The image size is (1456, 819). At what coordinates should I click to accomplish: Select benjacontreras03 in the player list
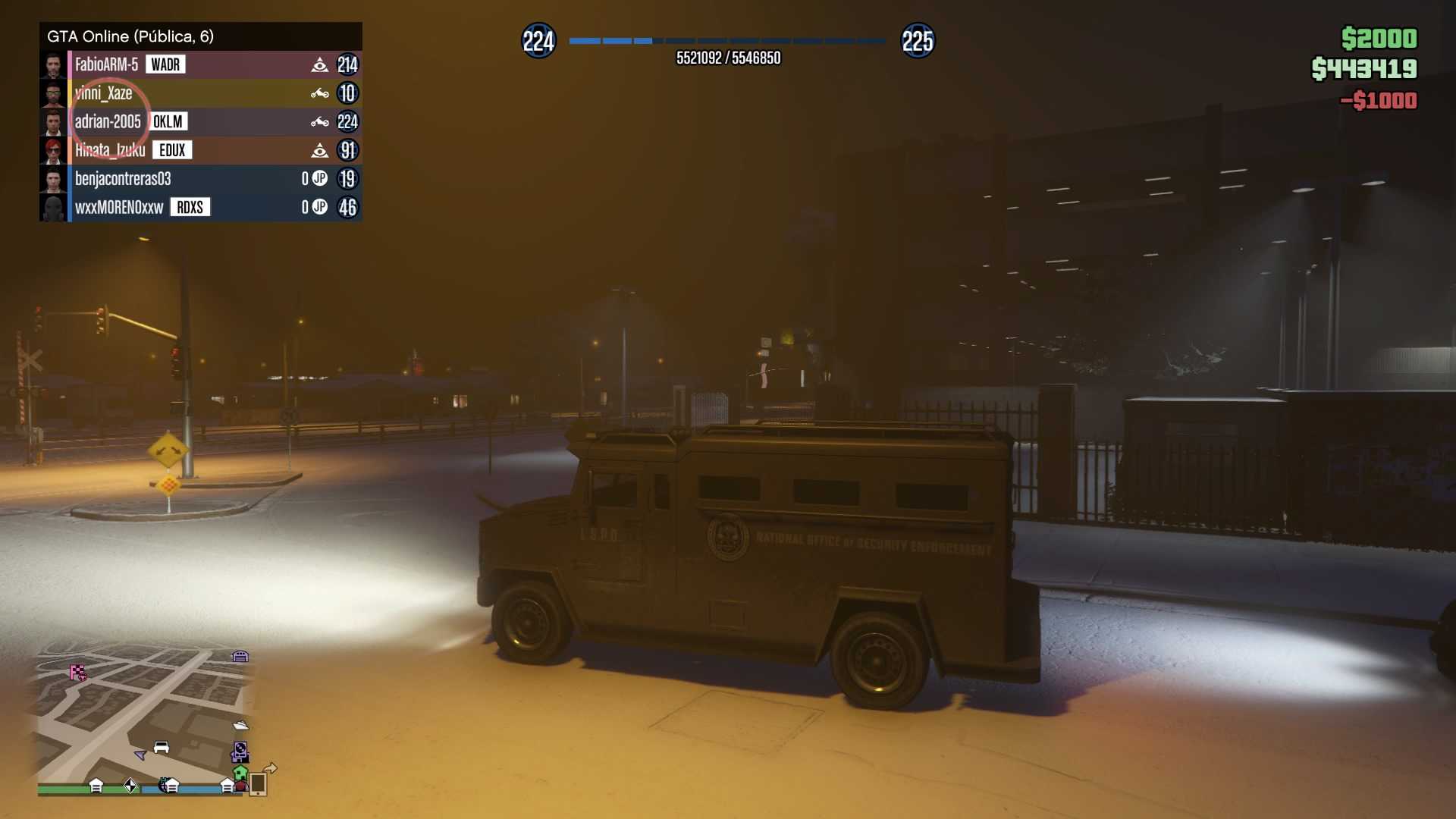click(123, 179)
